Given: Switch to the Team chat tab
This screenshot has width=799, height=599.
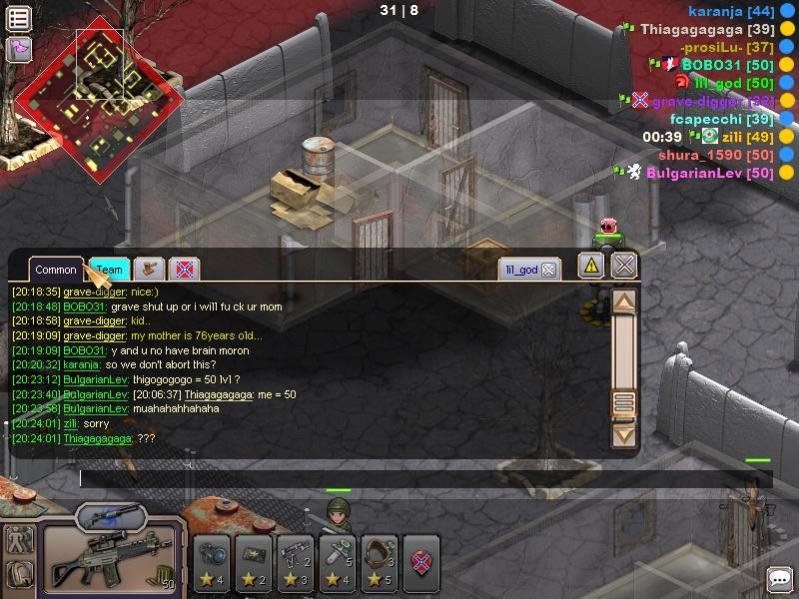Looking at the screenshot, I should pos(109,270).
